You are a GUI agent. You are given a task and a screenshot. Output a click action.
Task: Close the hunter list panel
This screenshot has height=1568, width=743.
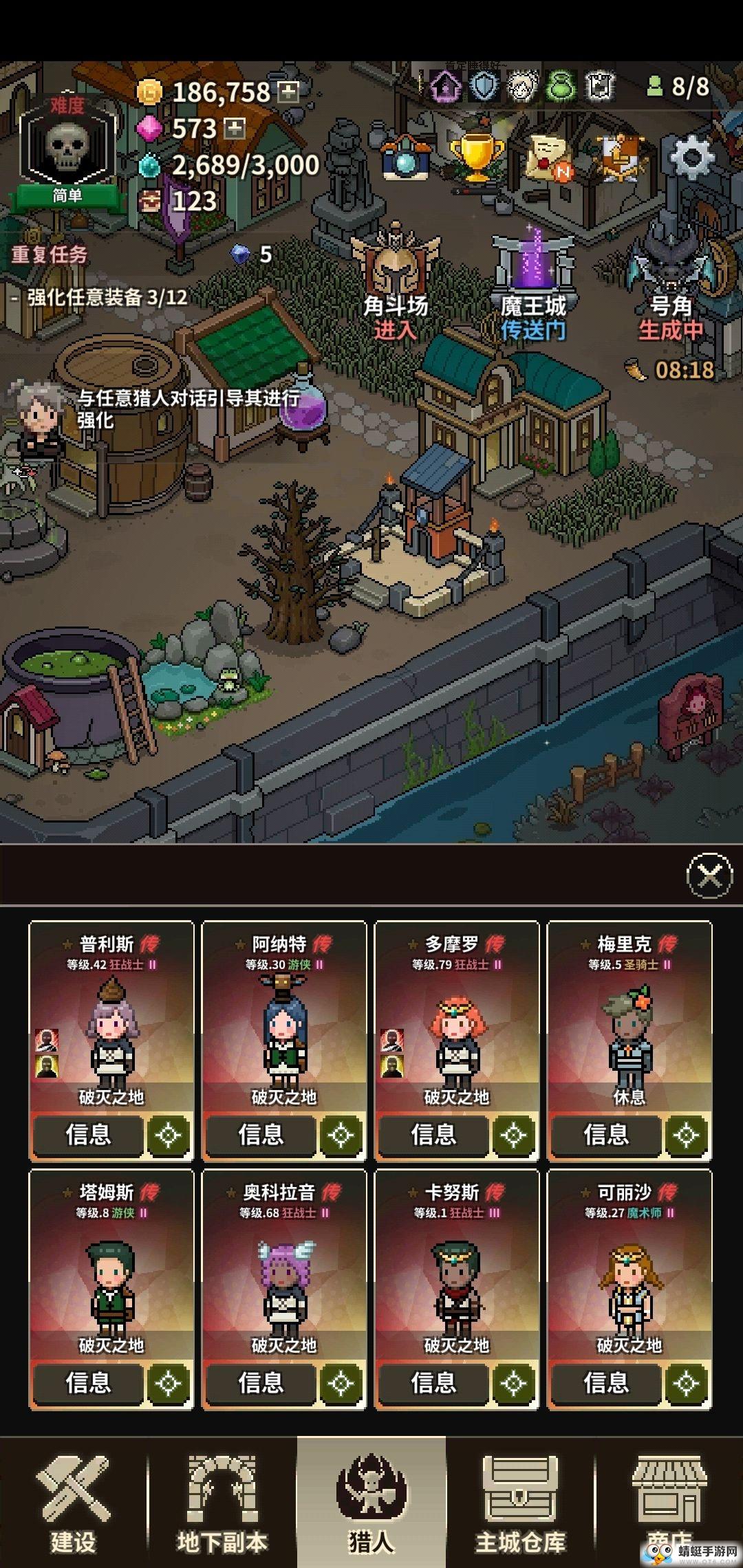tap(709, 875)
